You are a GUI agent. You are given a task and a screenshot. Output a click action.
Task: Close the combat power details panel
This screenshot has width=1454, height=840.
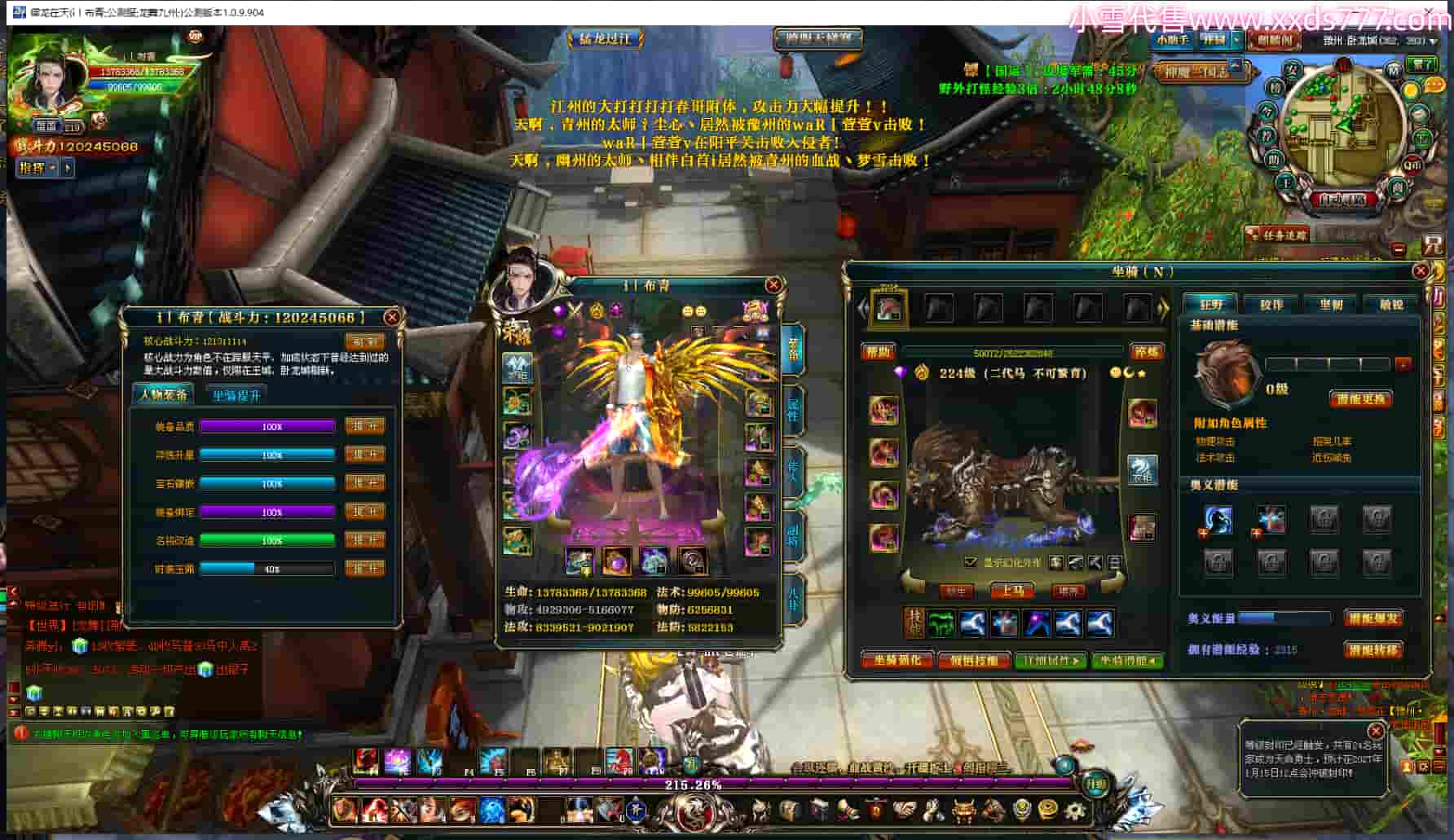(391, 317)
